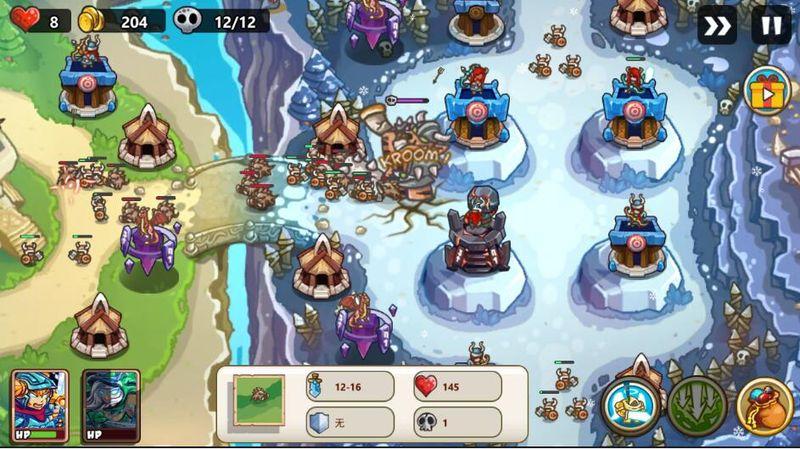This screenshot has height=449, width=800.
Task: Open the orange item bag
Action: [765, 406]
